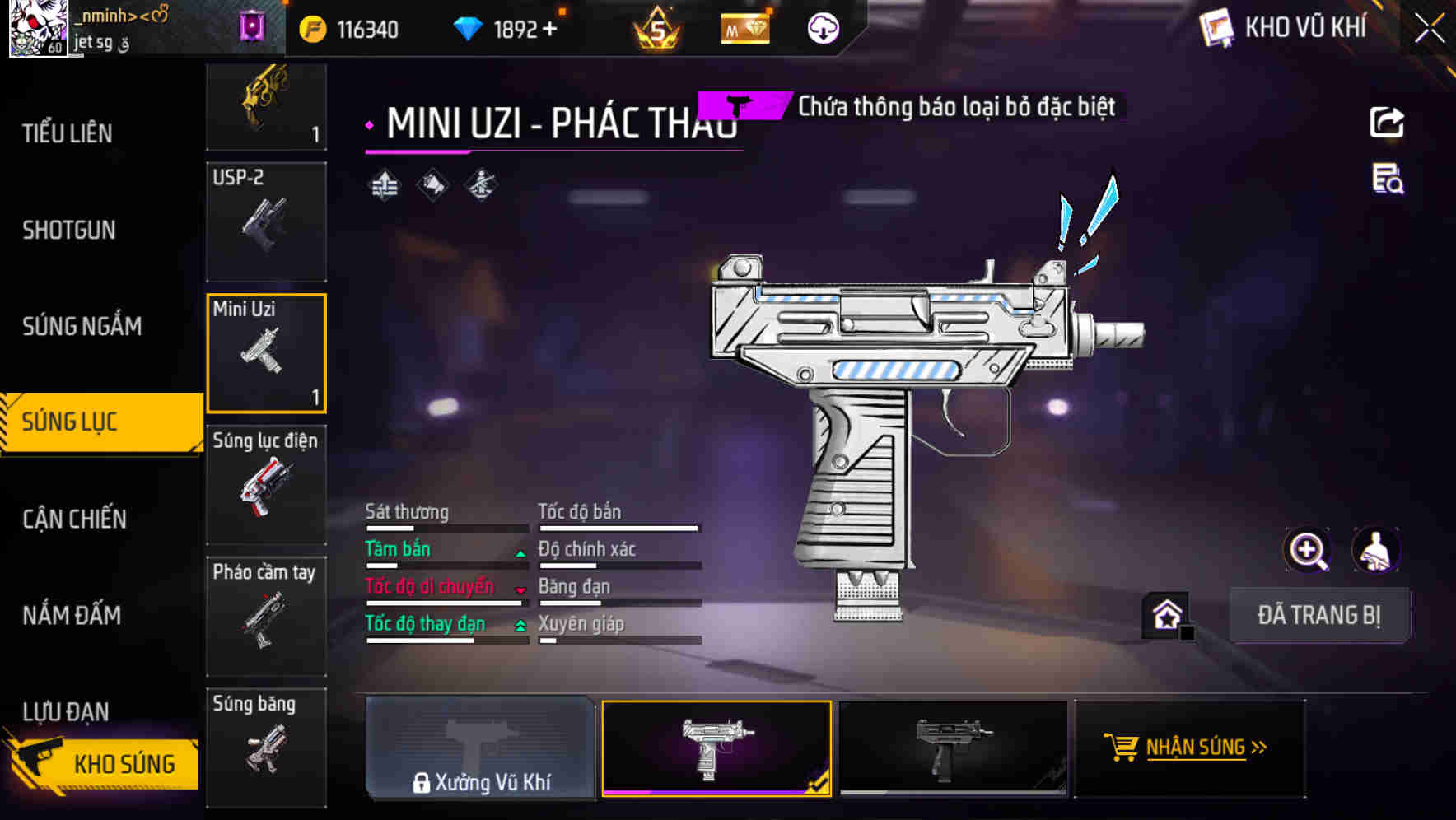Toggle the home star favorite icon
Screen dimensions: 1456x820
(1165, 613)
